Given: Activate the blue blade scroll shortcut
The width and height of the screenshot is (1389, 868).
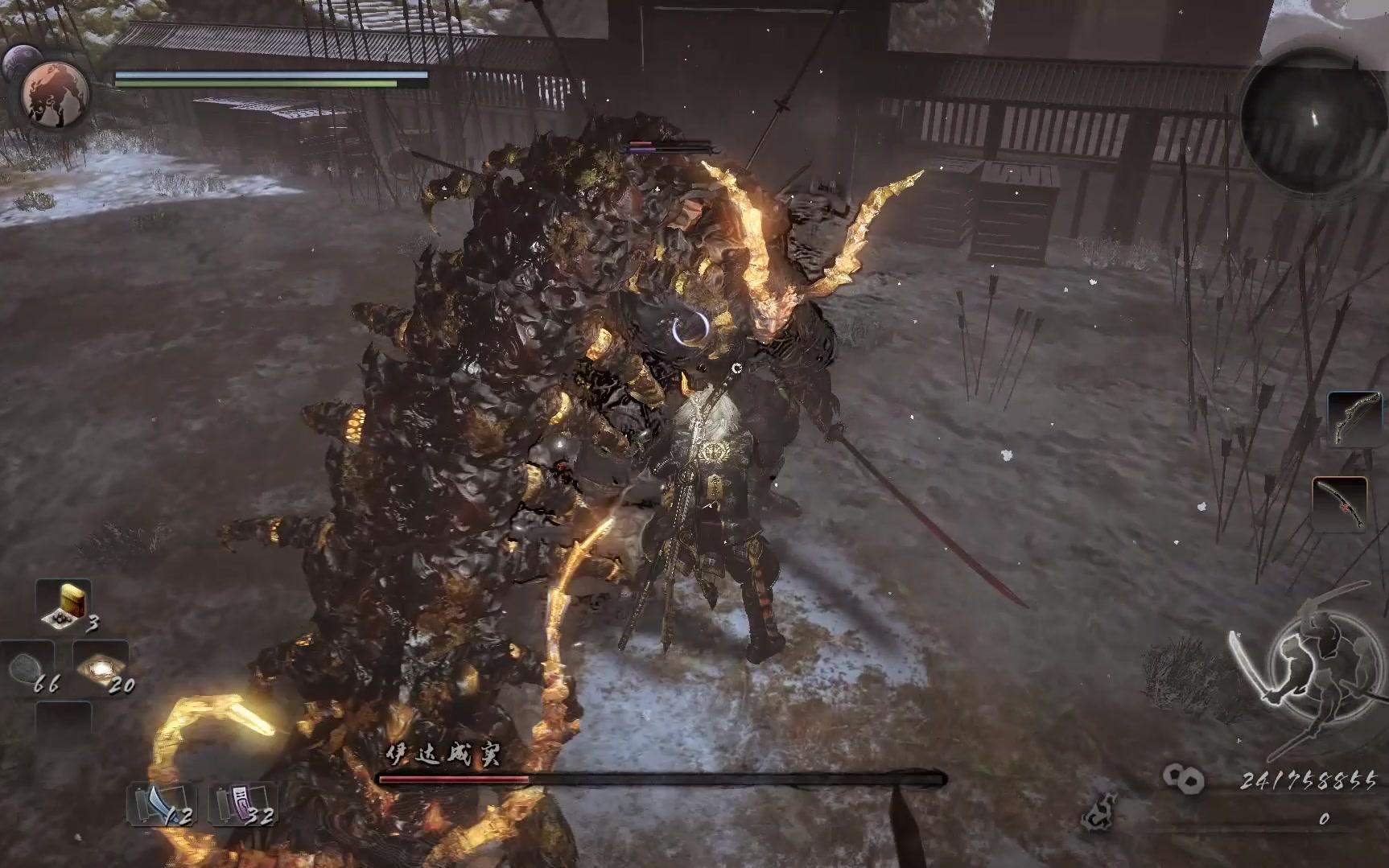Looking at the screenshot, I should [161, 804].
